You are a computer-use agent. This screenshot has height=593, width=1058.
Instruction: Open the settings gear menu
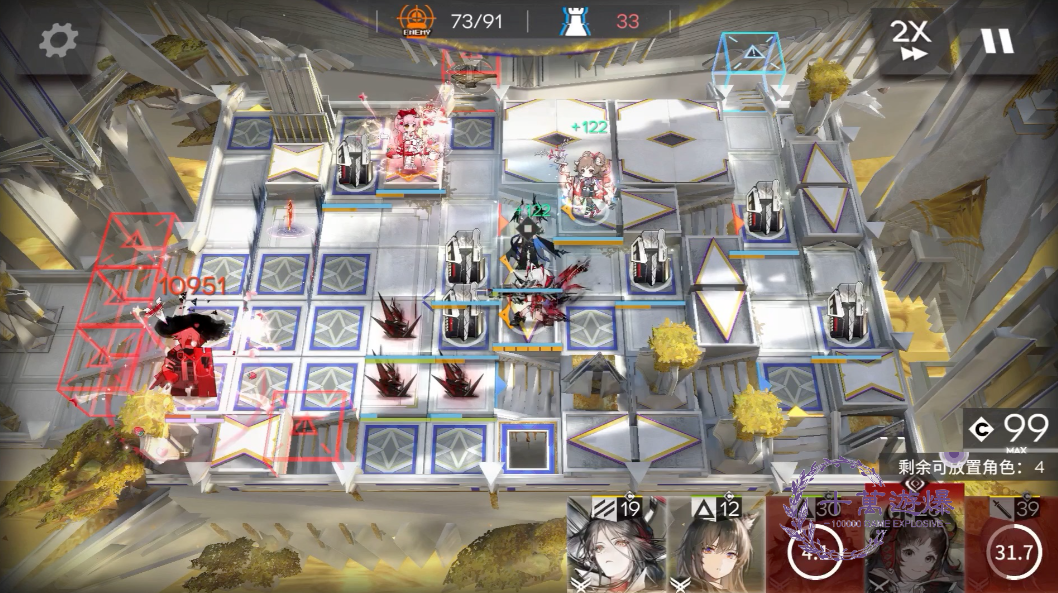click(x=58, y=41)
